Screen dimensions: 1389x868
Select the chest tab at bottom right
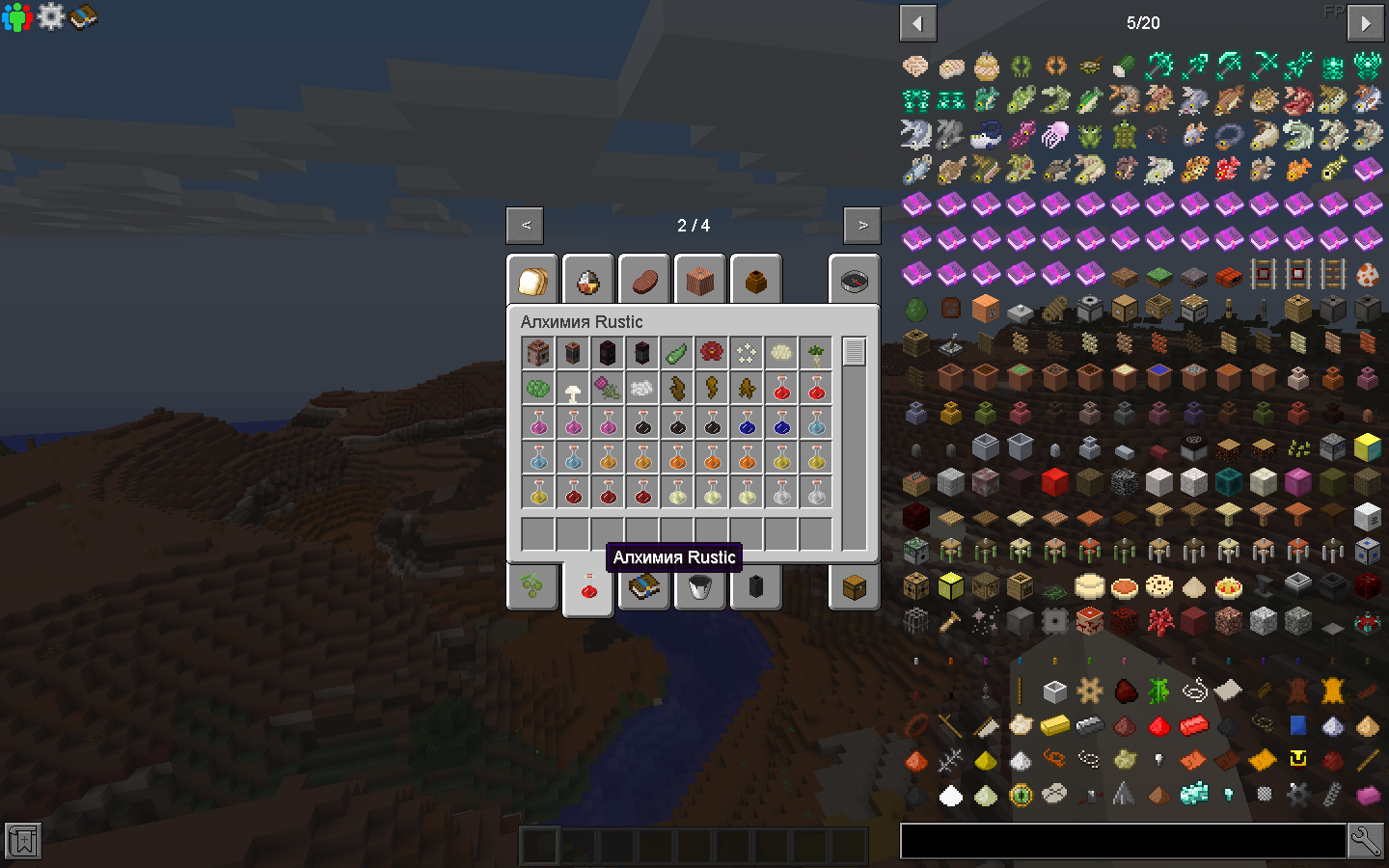point(854,588)
